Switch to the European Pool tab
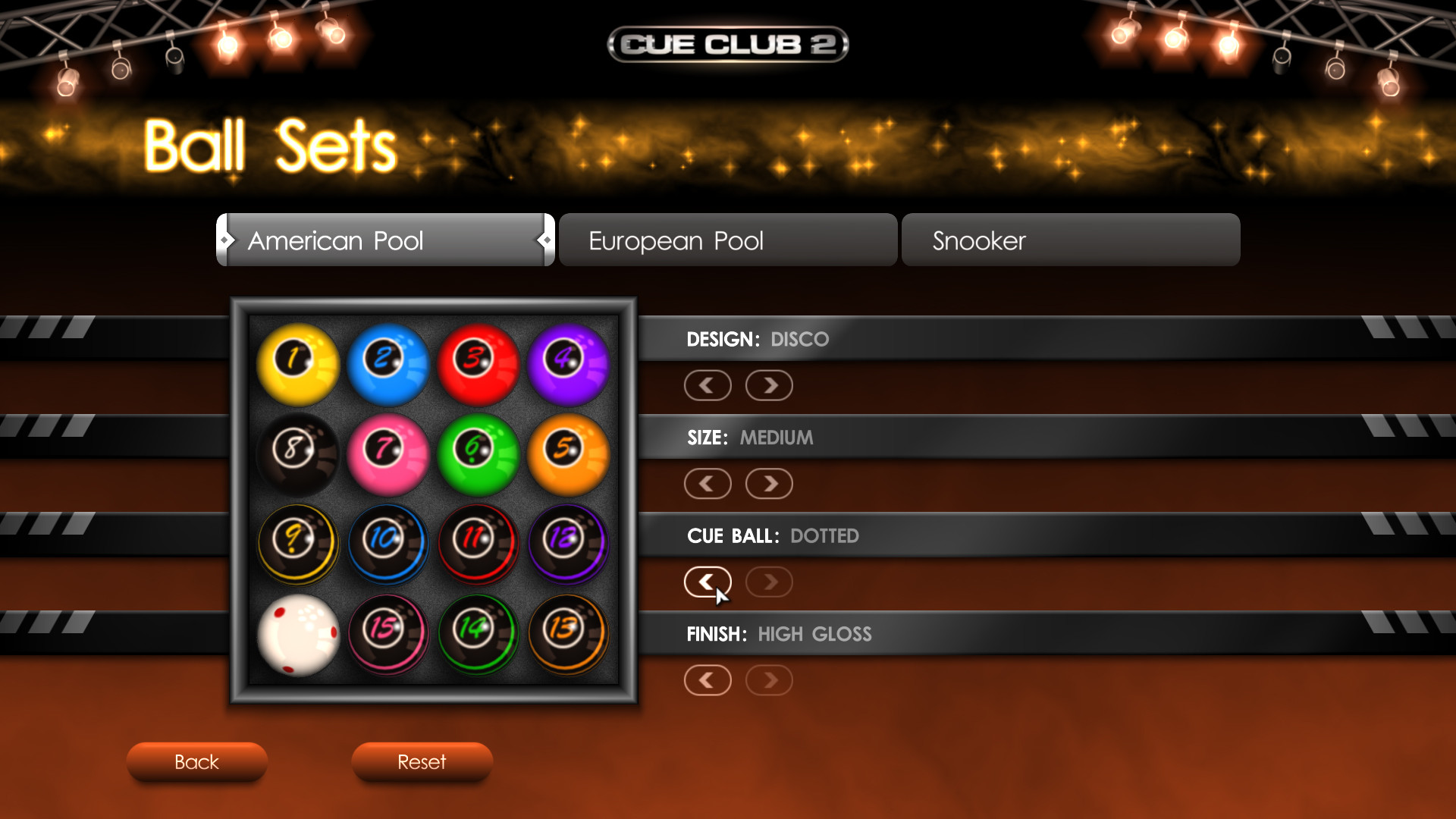This screenshot has width=1456, height=819. pos(726,240)
